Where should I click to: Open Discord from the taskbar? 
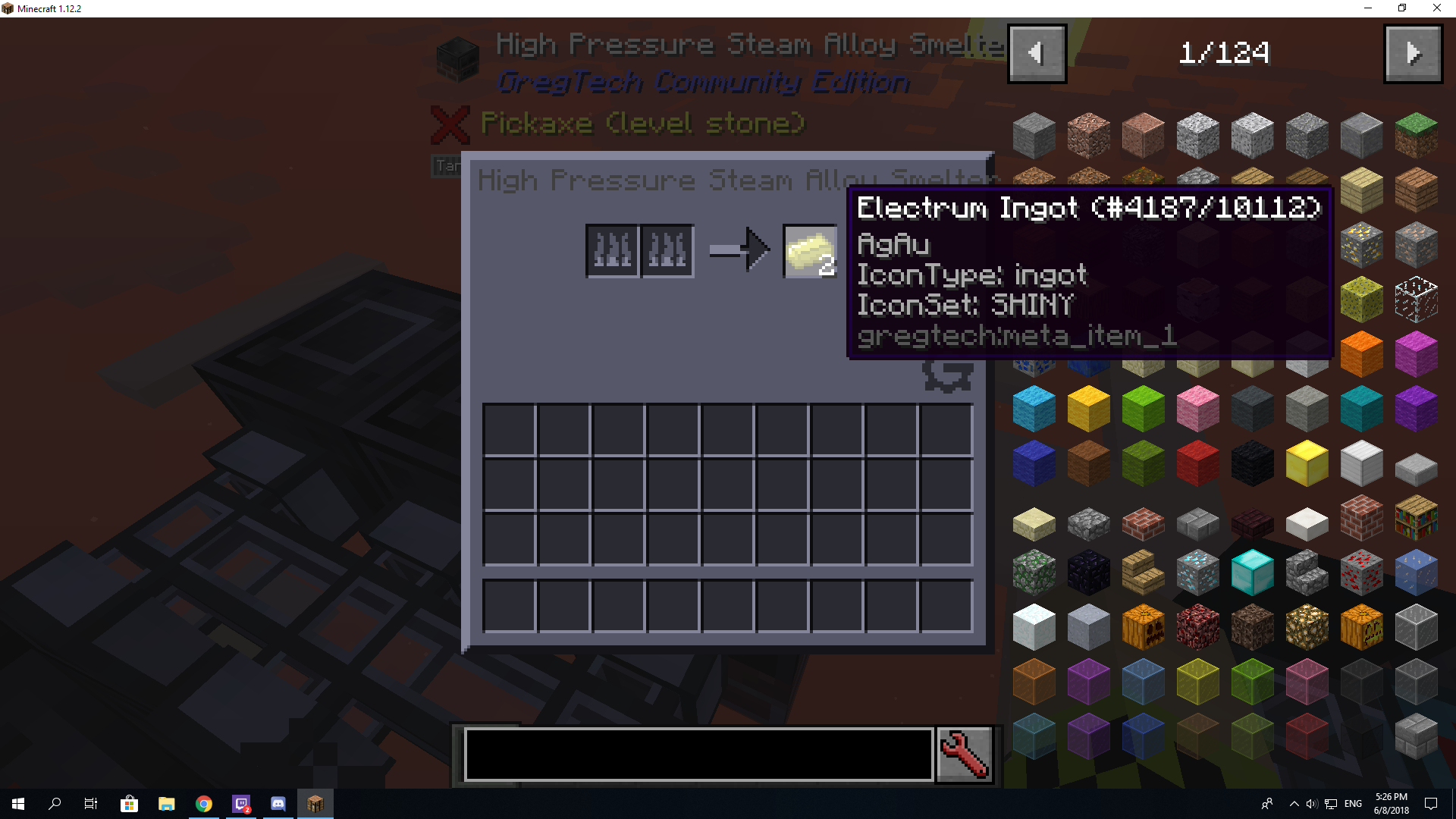(x=278, y=804)
